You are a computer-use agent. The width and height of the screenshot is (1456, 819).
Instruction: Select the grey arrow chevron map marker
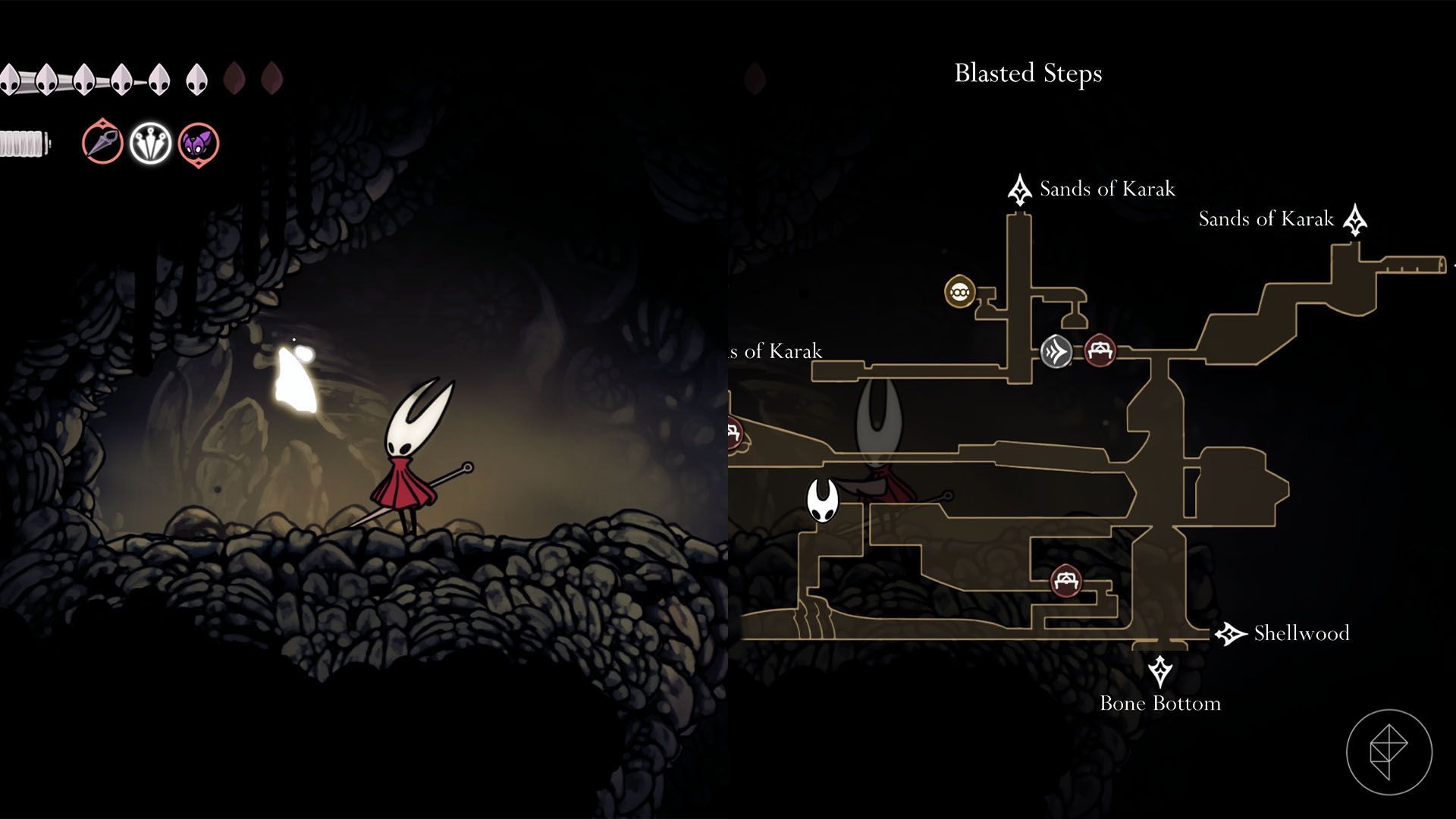click(x=1056, y=351)
